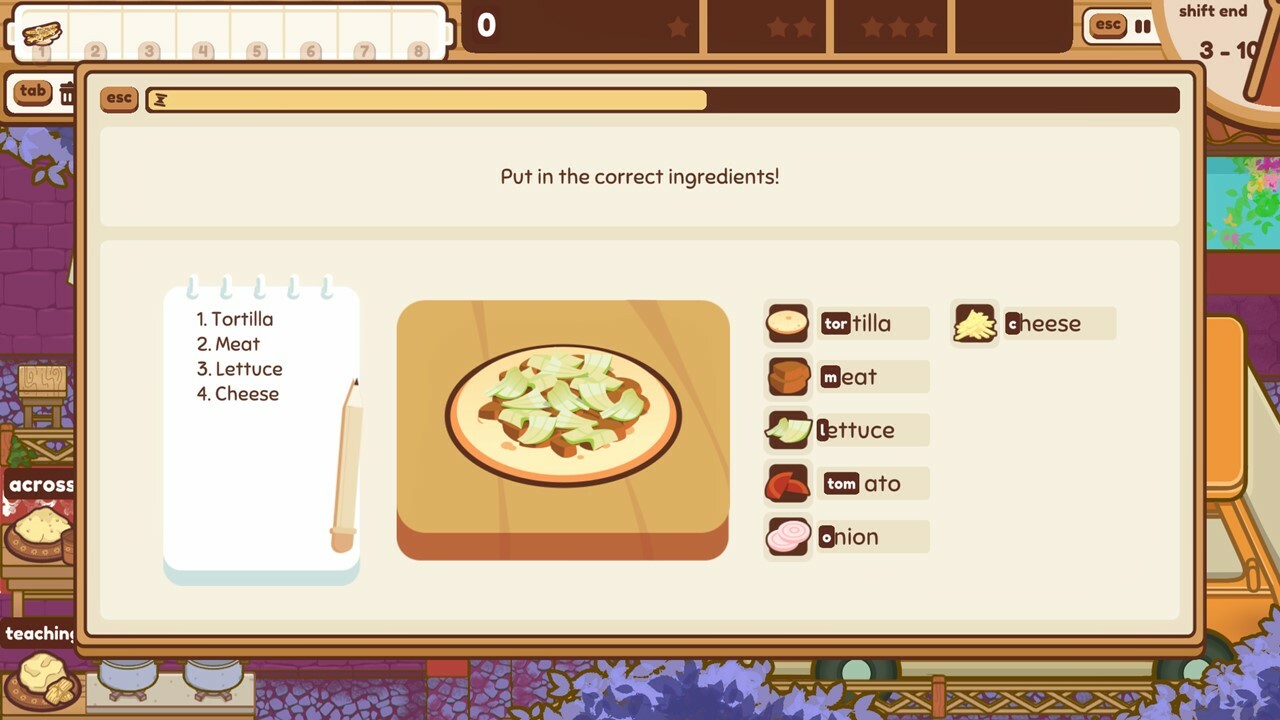Click the esc button inside the dialog

click(x=118, y=99)
